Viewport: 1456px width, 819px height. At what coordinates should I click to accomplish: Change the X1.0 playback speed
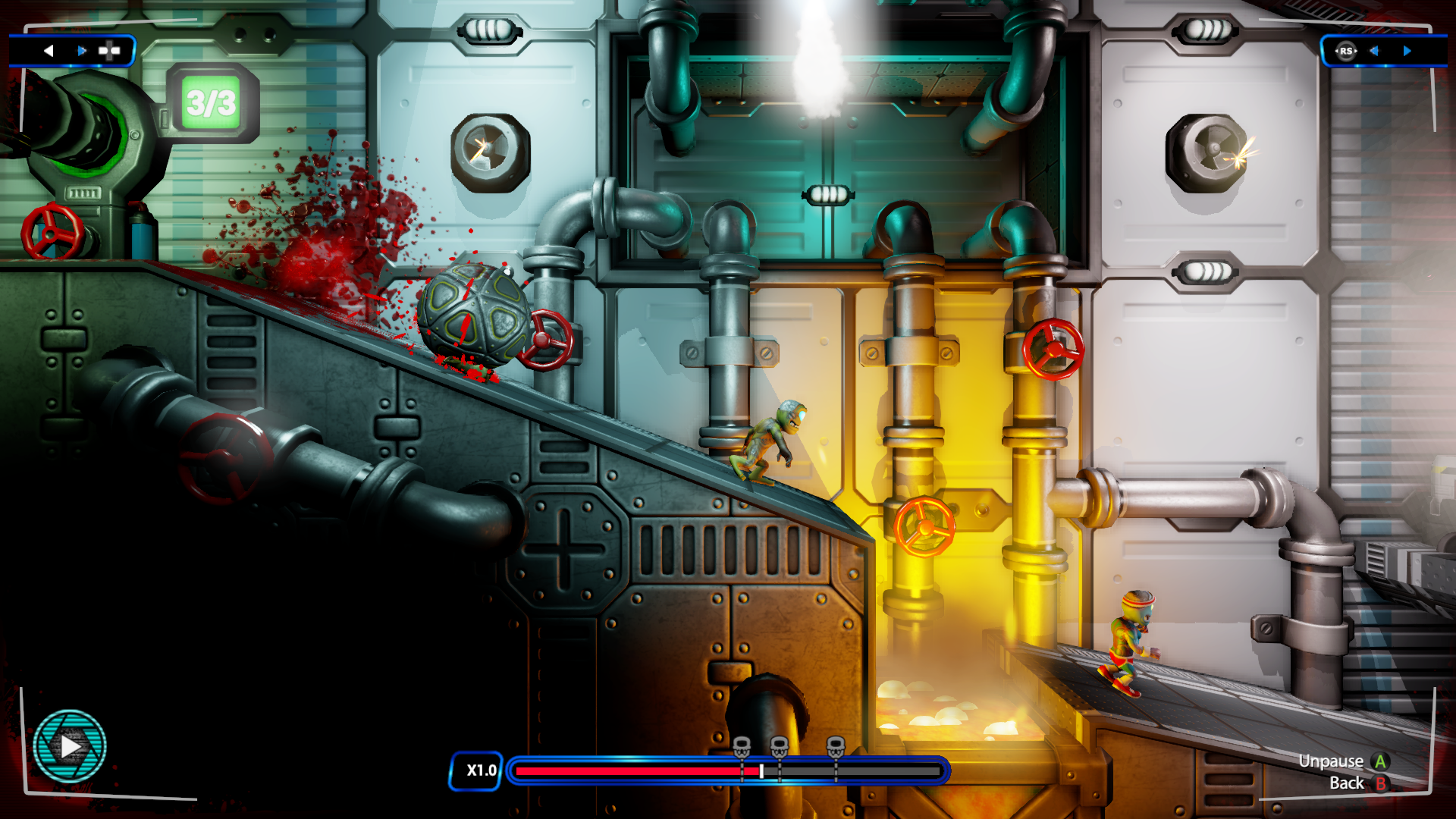[x=476, y=770]
